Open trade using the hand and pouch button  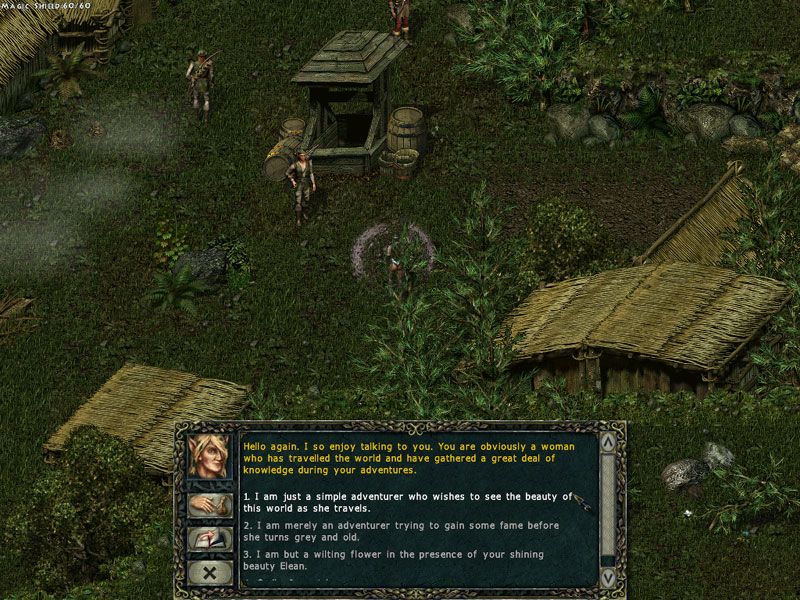[210, 505]
